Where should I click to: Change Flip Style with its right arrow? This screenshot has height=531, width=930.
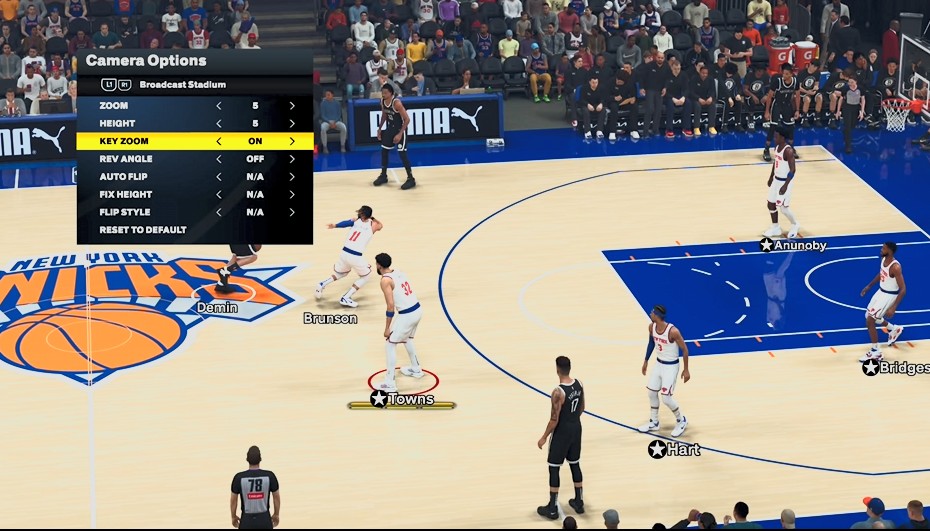(x=292, y=212)
